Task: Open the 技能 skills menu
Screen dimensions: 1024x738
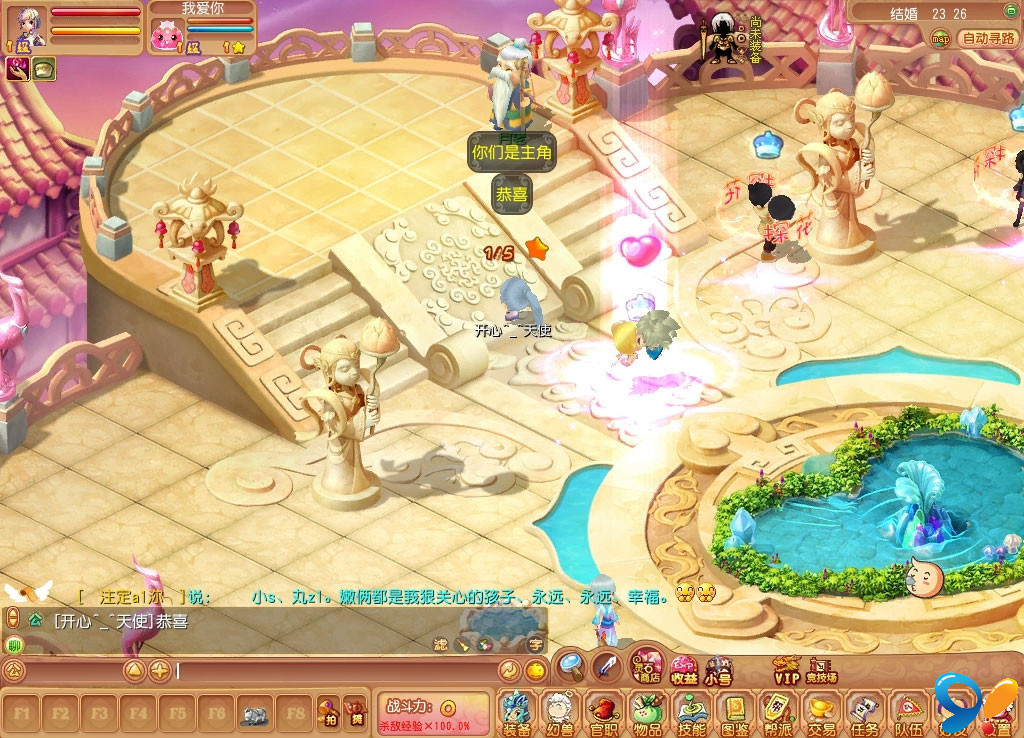Action: pos(691,712)
